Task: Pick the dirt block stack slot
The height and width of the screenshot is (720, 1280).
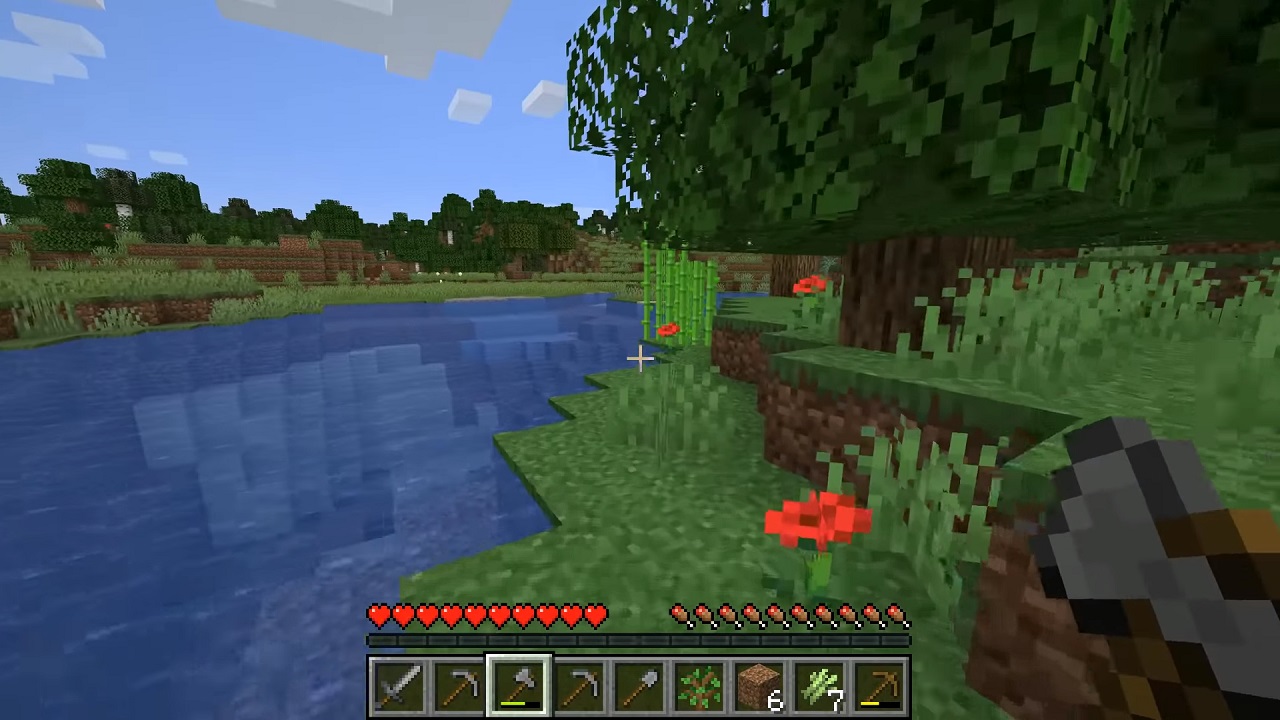Action: (x=759, y=687)
